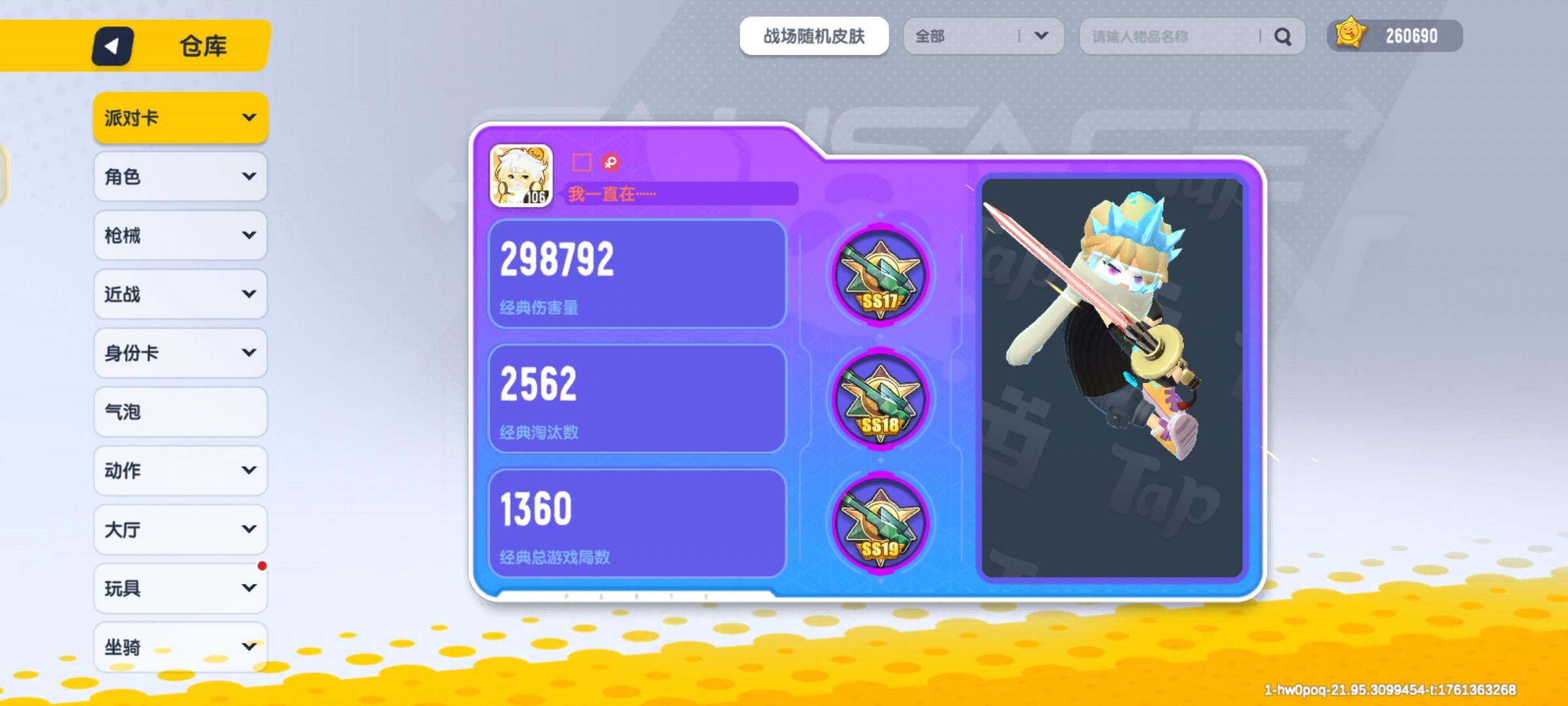Select the 派对卡 category in sidebar
This screenshot has width=1568, height=706.
tap(180, 118)
